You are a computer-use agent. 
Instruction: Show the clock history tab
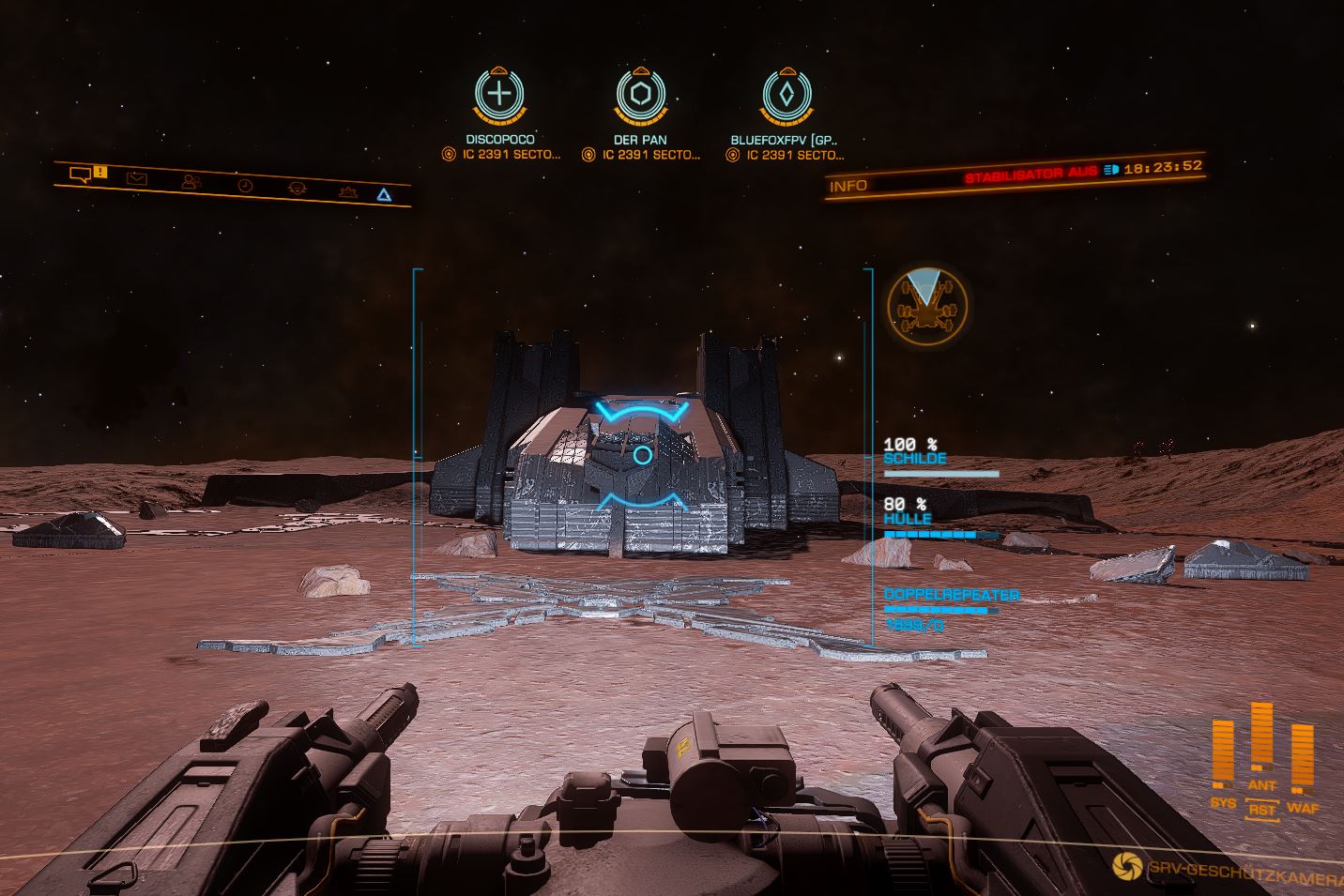(245, 186)
